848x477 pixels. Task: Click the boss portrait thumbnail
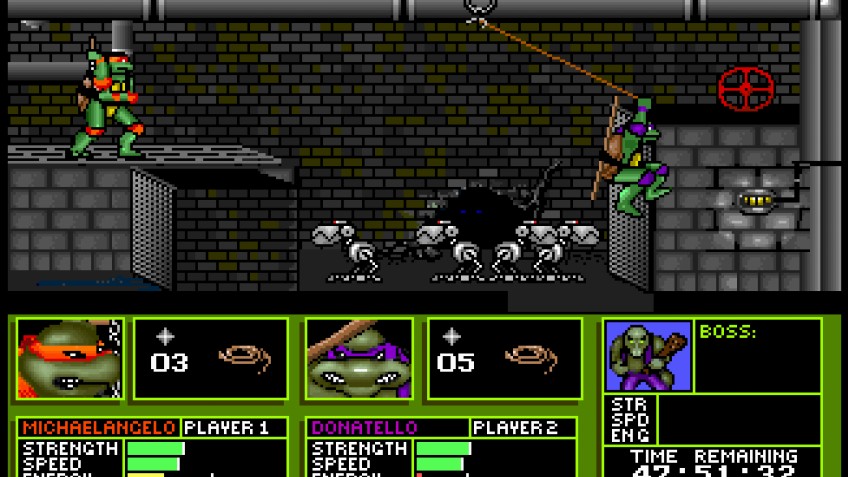pos(647,355)
